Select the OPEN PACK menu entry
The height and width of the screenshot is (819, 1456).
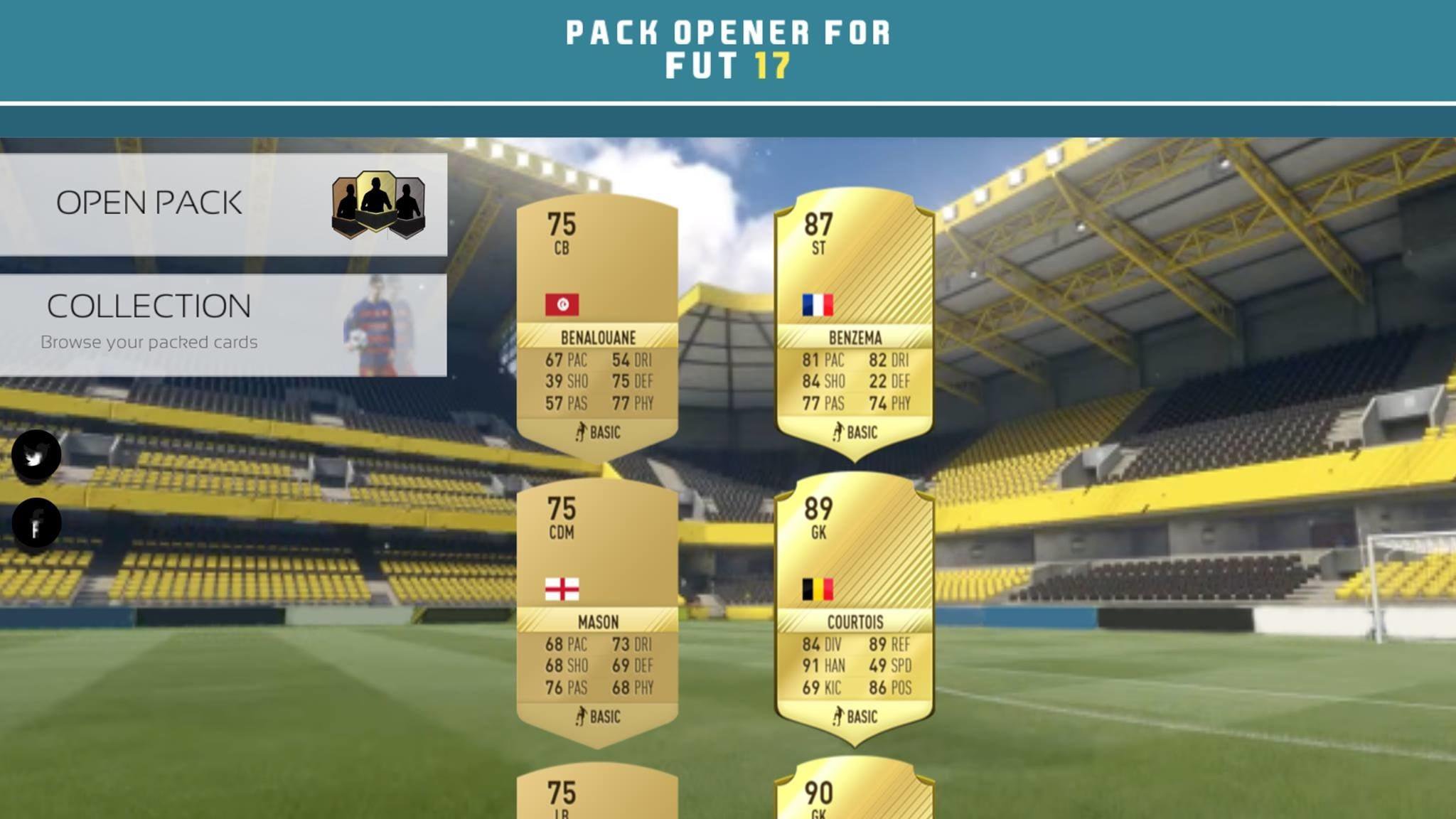[149, 203]
